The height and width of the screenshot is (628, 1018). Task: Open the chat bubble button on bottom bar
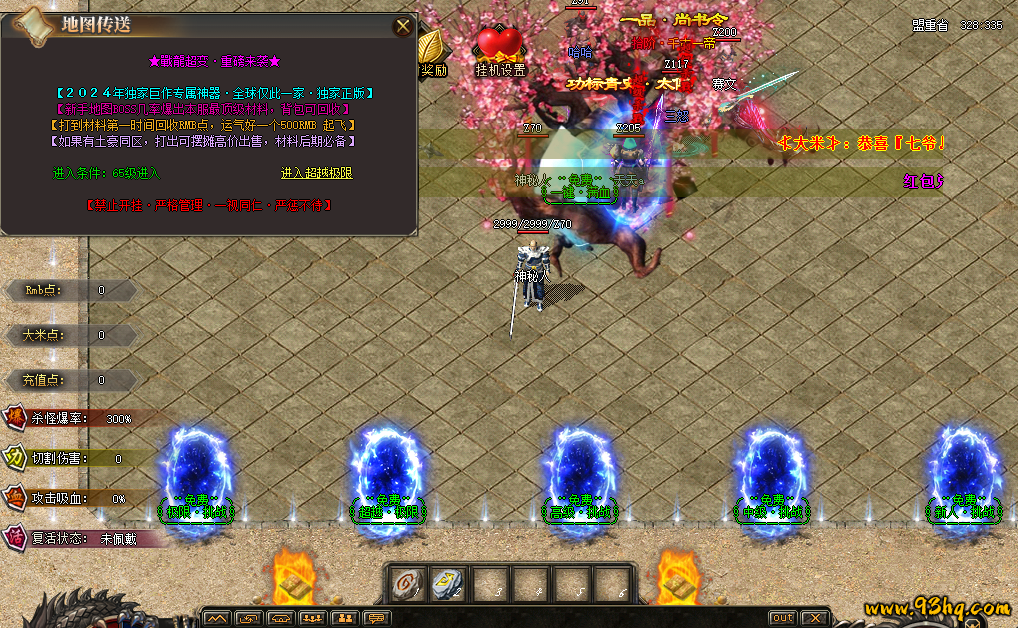pos(376,618)
